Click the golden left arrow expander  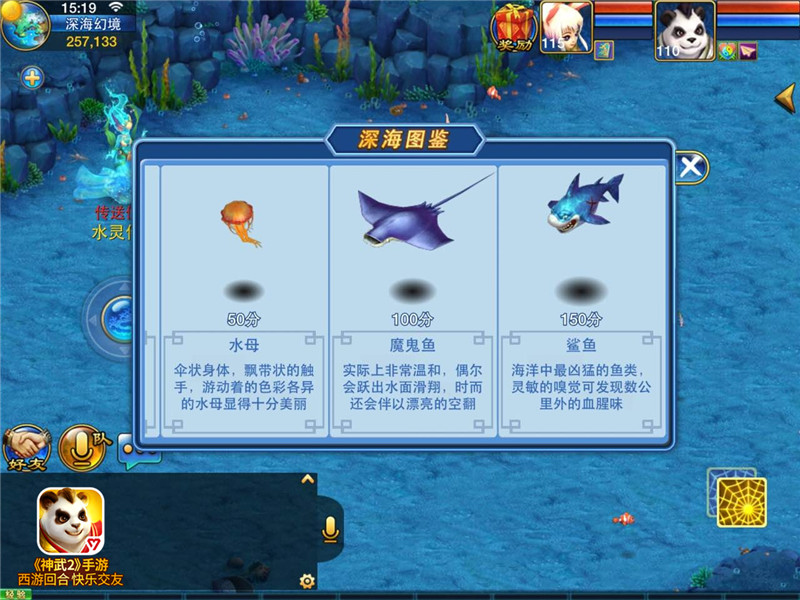click(x=785, y=98)
